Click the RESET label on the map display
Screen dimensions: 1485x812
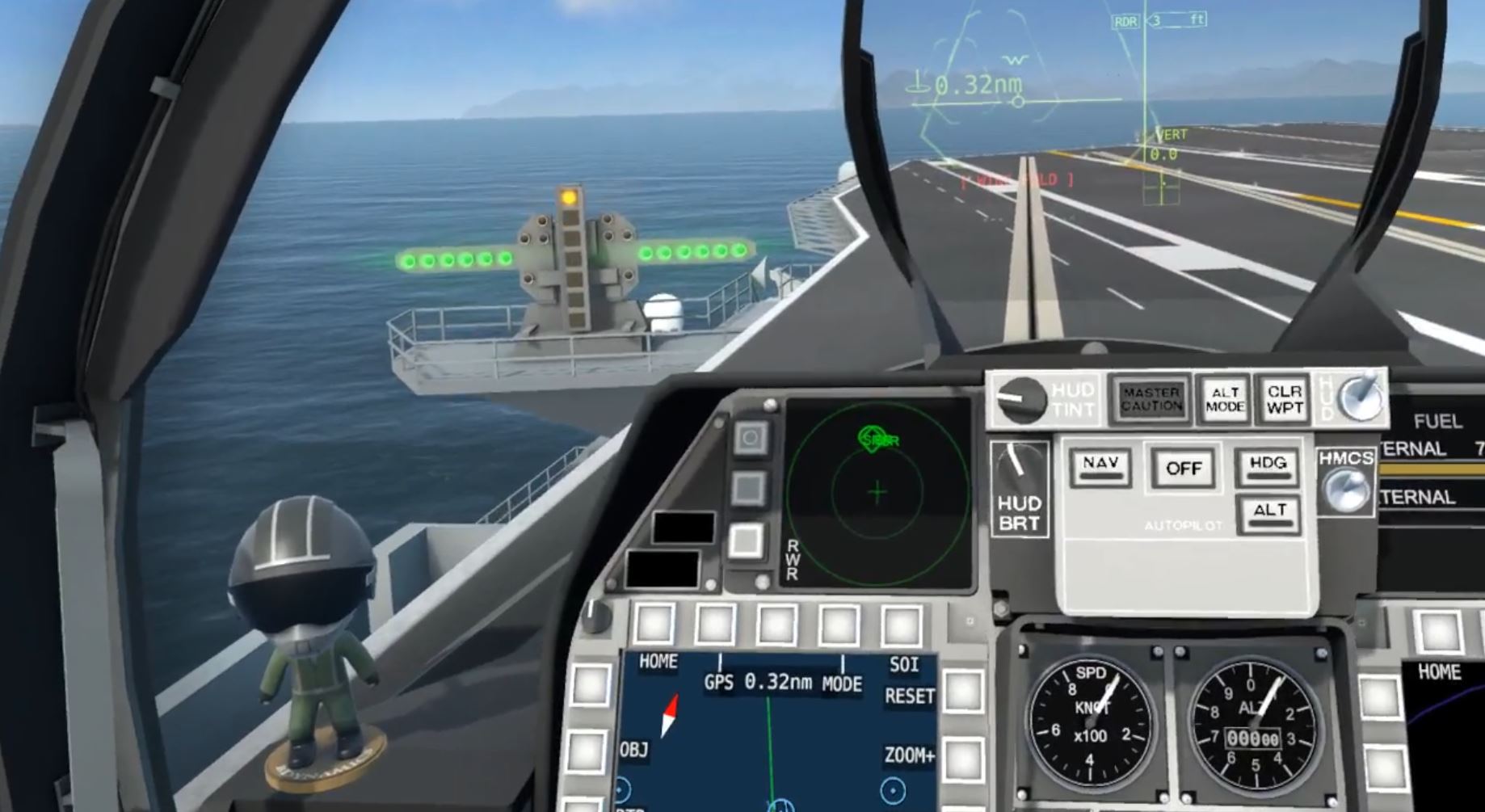910,696
